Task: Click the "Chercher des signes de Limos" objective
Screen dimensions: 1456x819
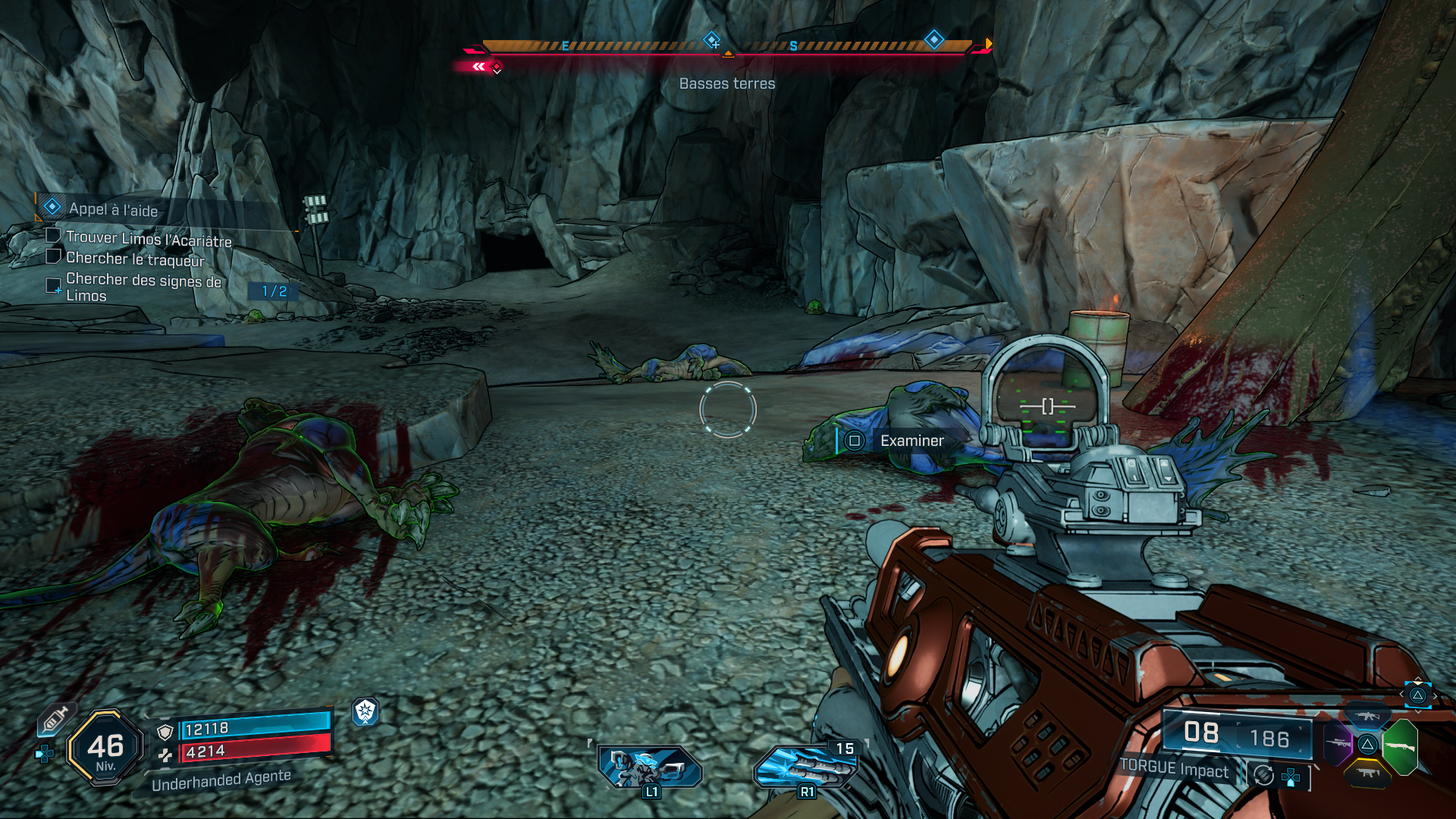Action: 143,287
